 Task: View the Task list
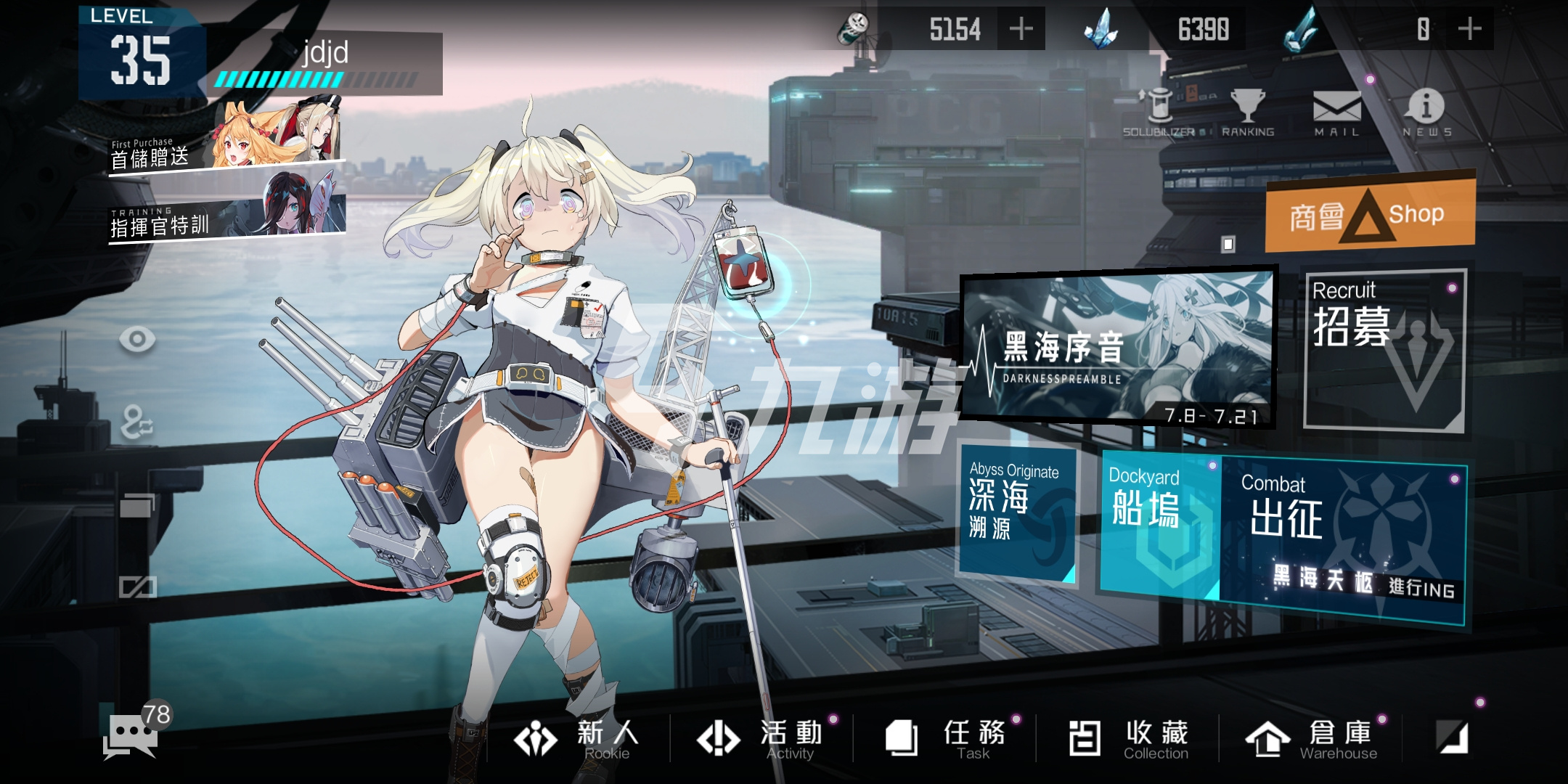tap(945, 739)
